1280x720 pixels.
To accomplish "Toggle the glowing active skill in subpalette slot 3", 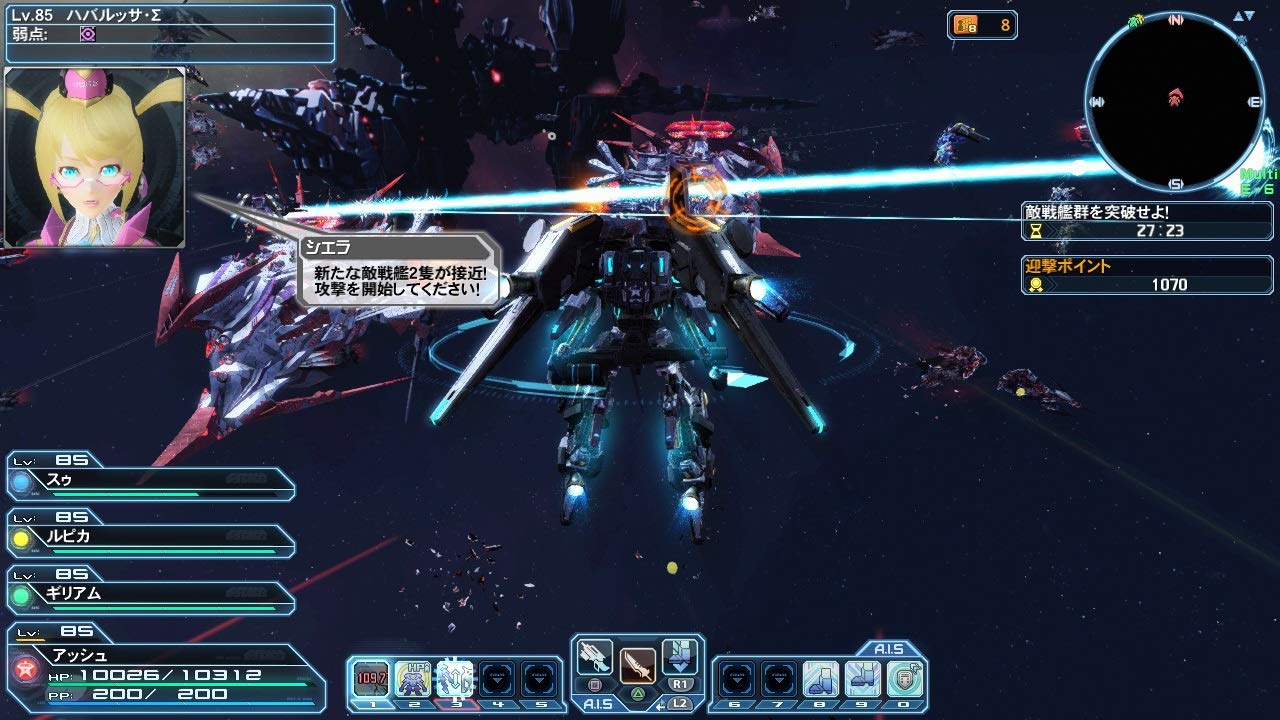I will (455, 672).
